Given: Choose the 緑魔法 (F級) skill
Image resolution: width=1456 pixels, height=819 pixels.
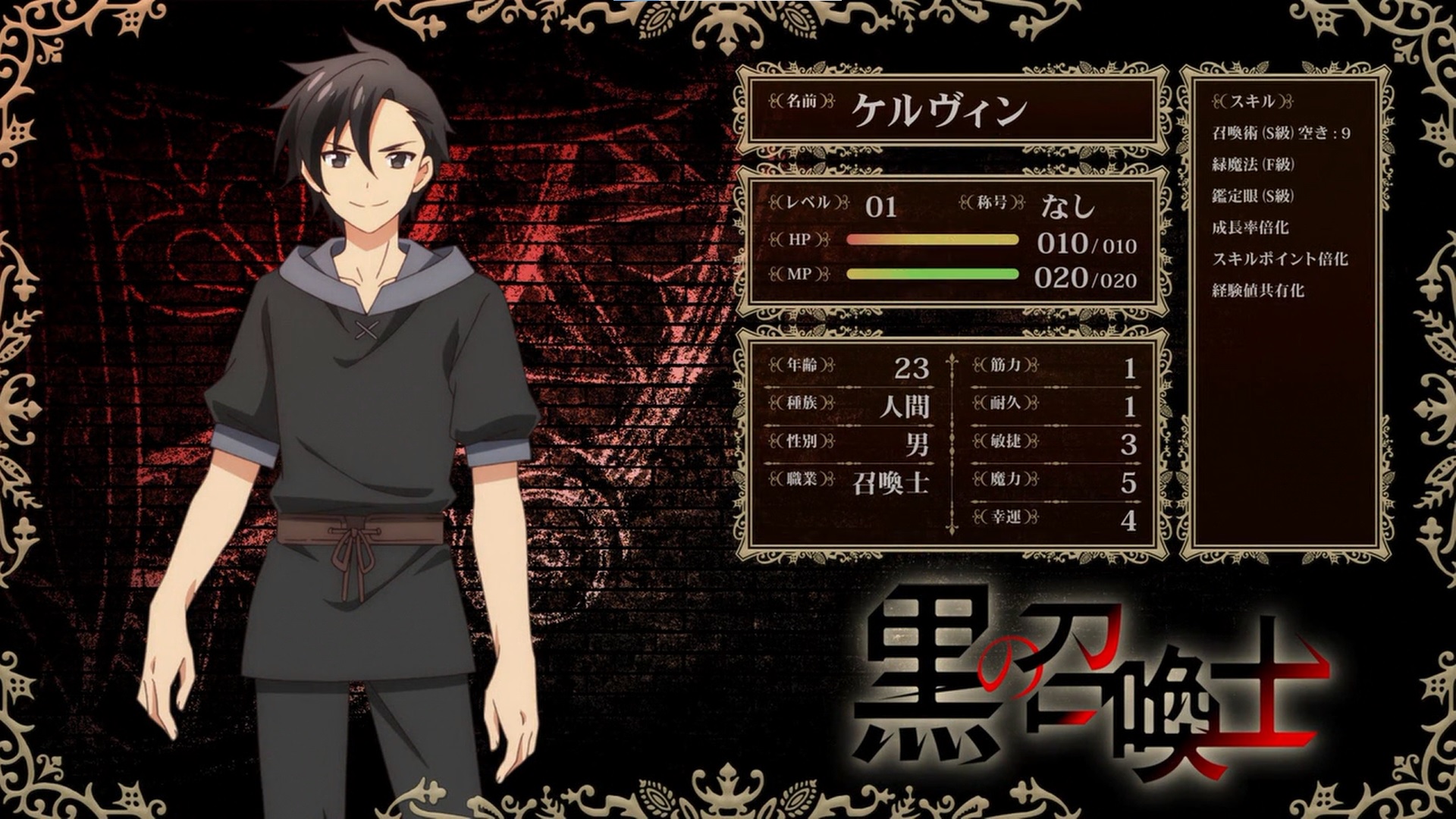Looking at the screenshot, I should pyautogui.click(x=1253, y=165).
